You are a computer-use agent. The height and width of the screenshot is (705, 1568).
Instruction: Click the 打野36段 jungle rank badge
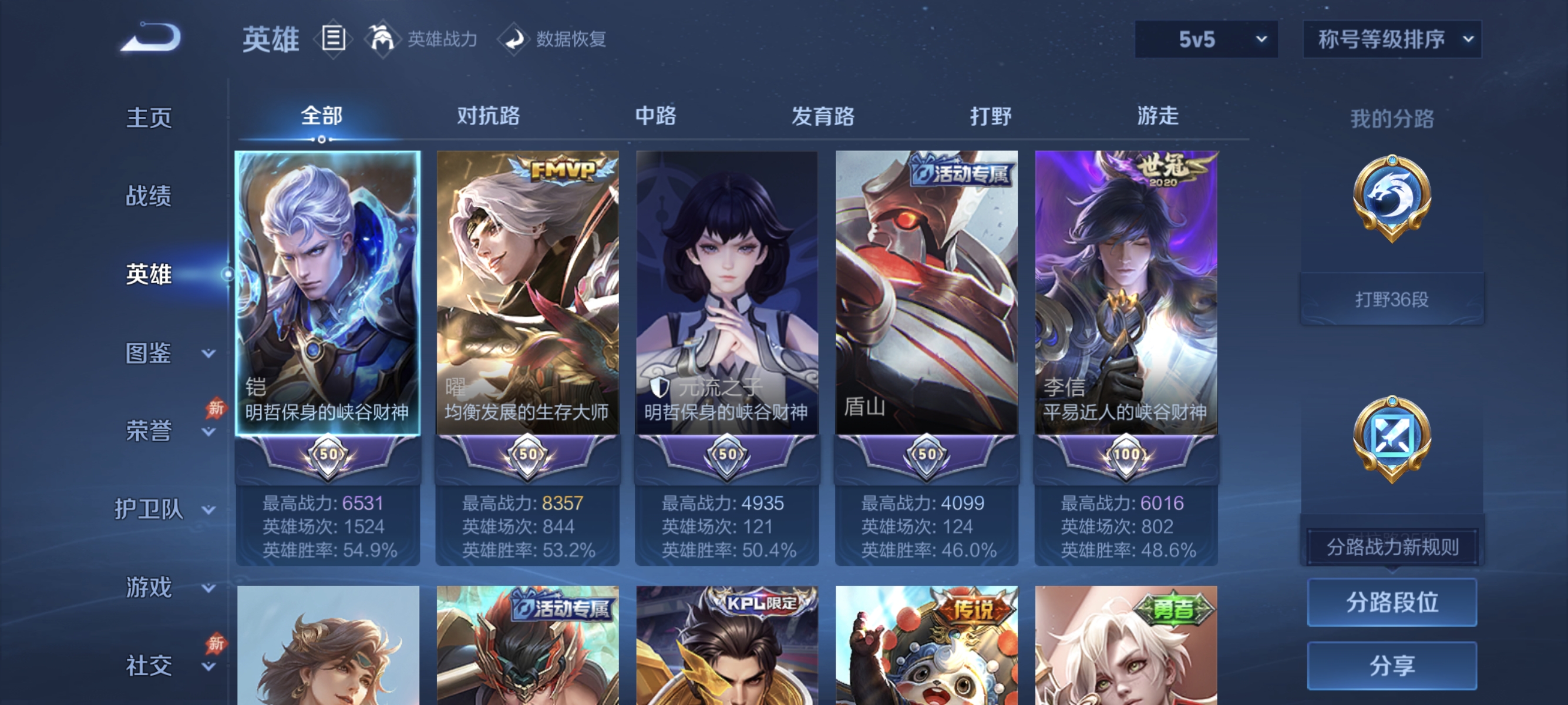[1392, 298]
